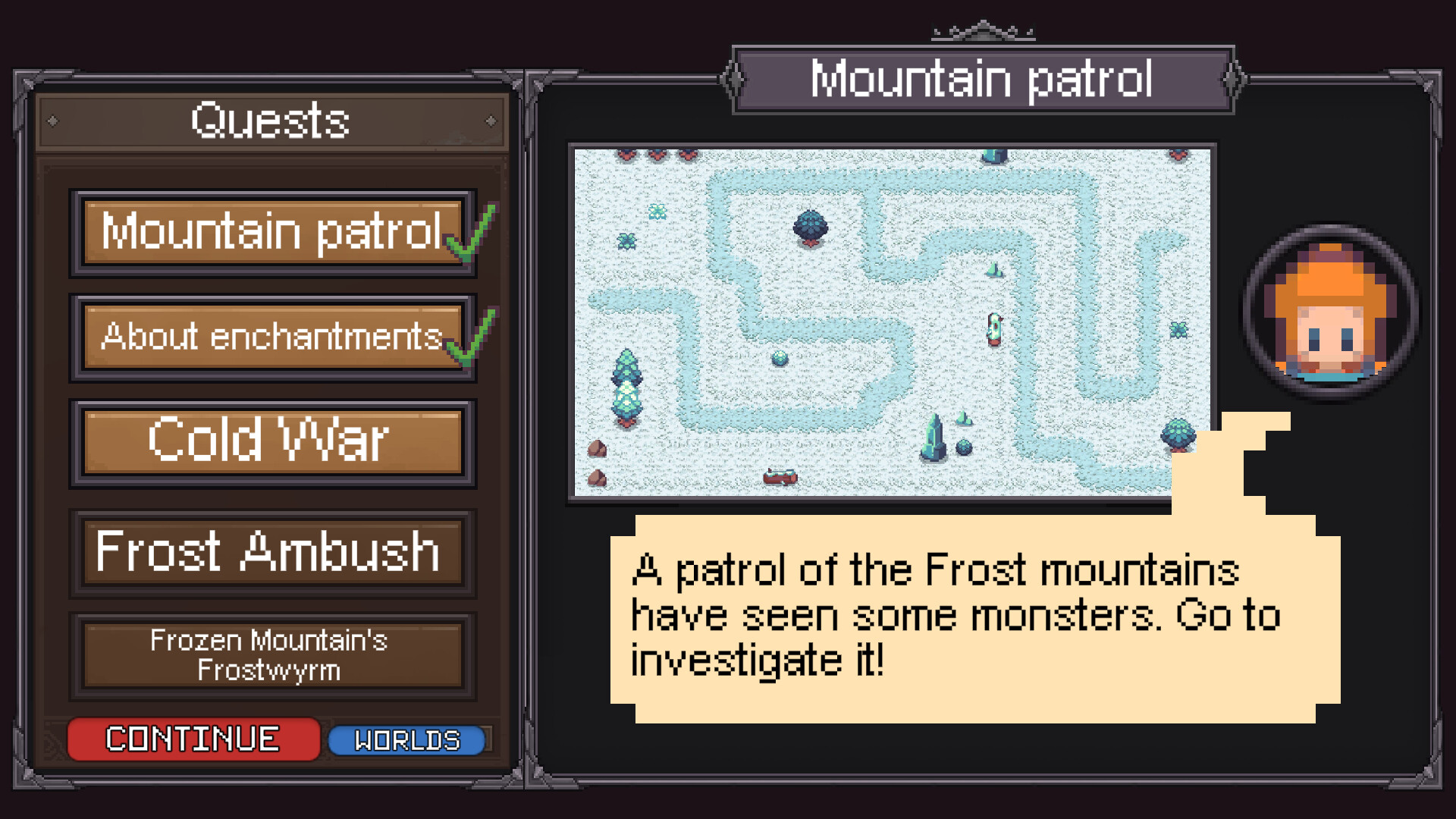Select the Frost Ambush quest
This screenshot has height=819, width=1456.
(271, 552)
